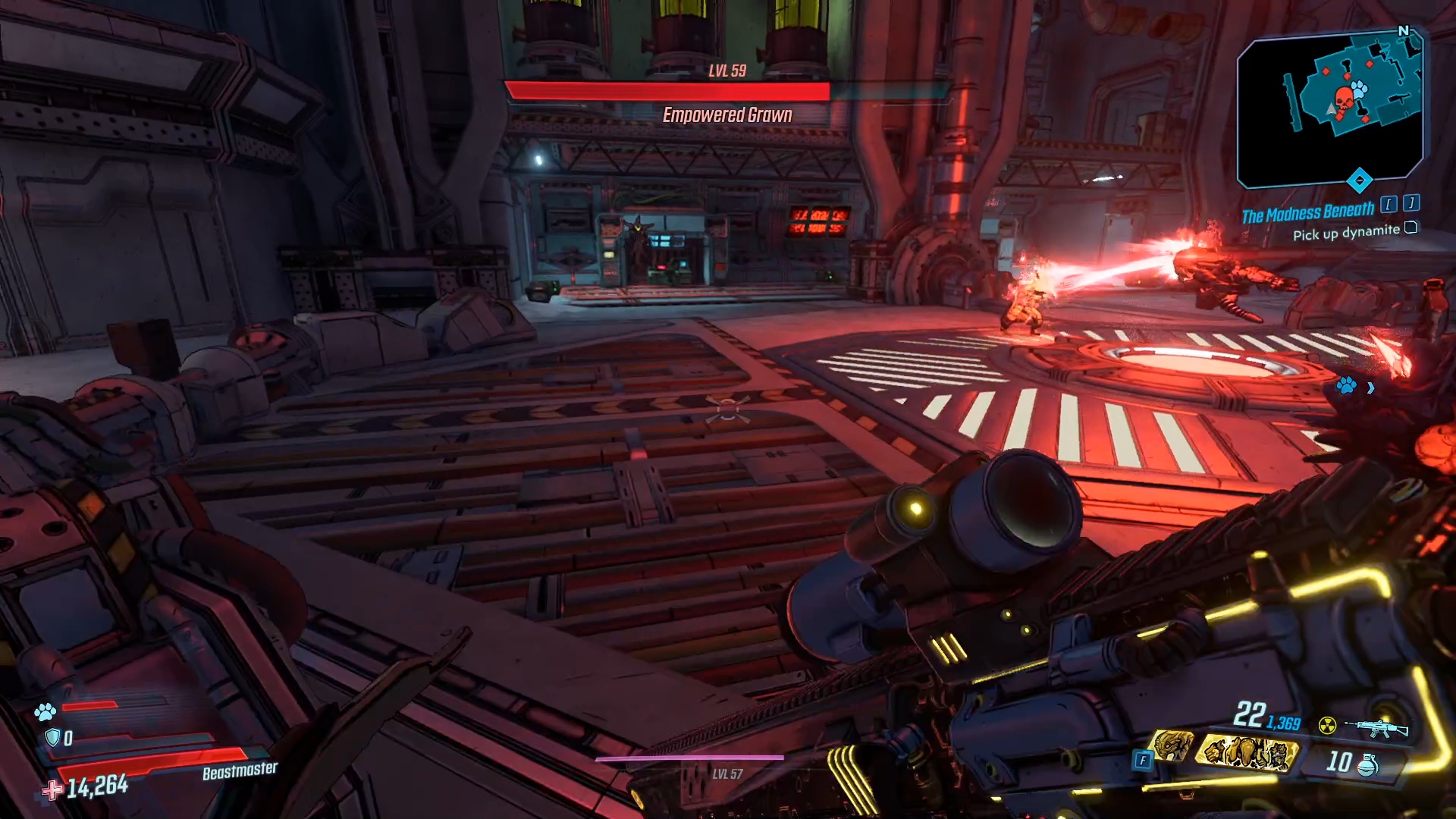Screen dimensions: 1456x819
Task: Click the radiation element symbol
Action: tap(1327, 726)
